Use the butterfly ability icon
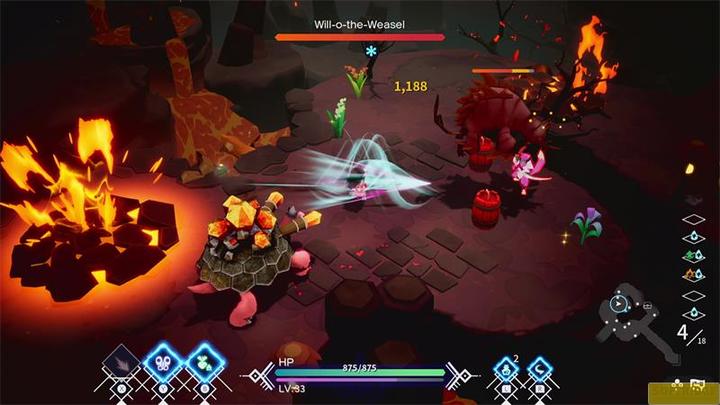720x405 pixels. [x=163, y=363]
